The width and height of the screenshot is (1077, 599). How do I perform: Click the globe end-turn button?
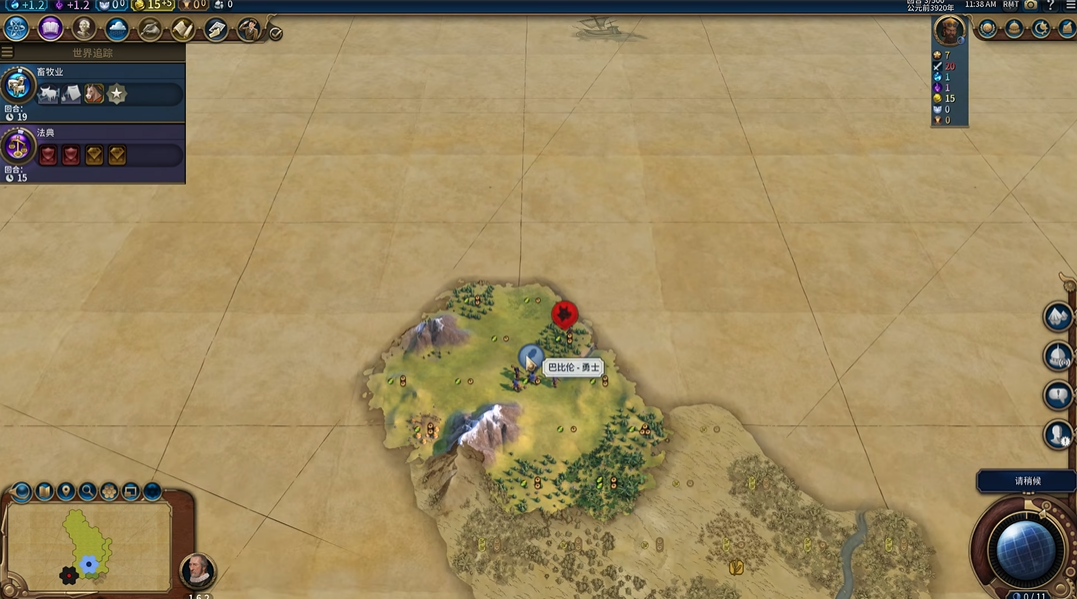click(1025, 548)
